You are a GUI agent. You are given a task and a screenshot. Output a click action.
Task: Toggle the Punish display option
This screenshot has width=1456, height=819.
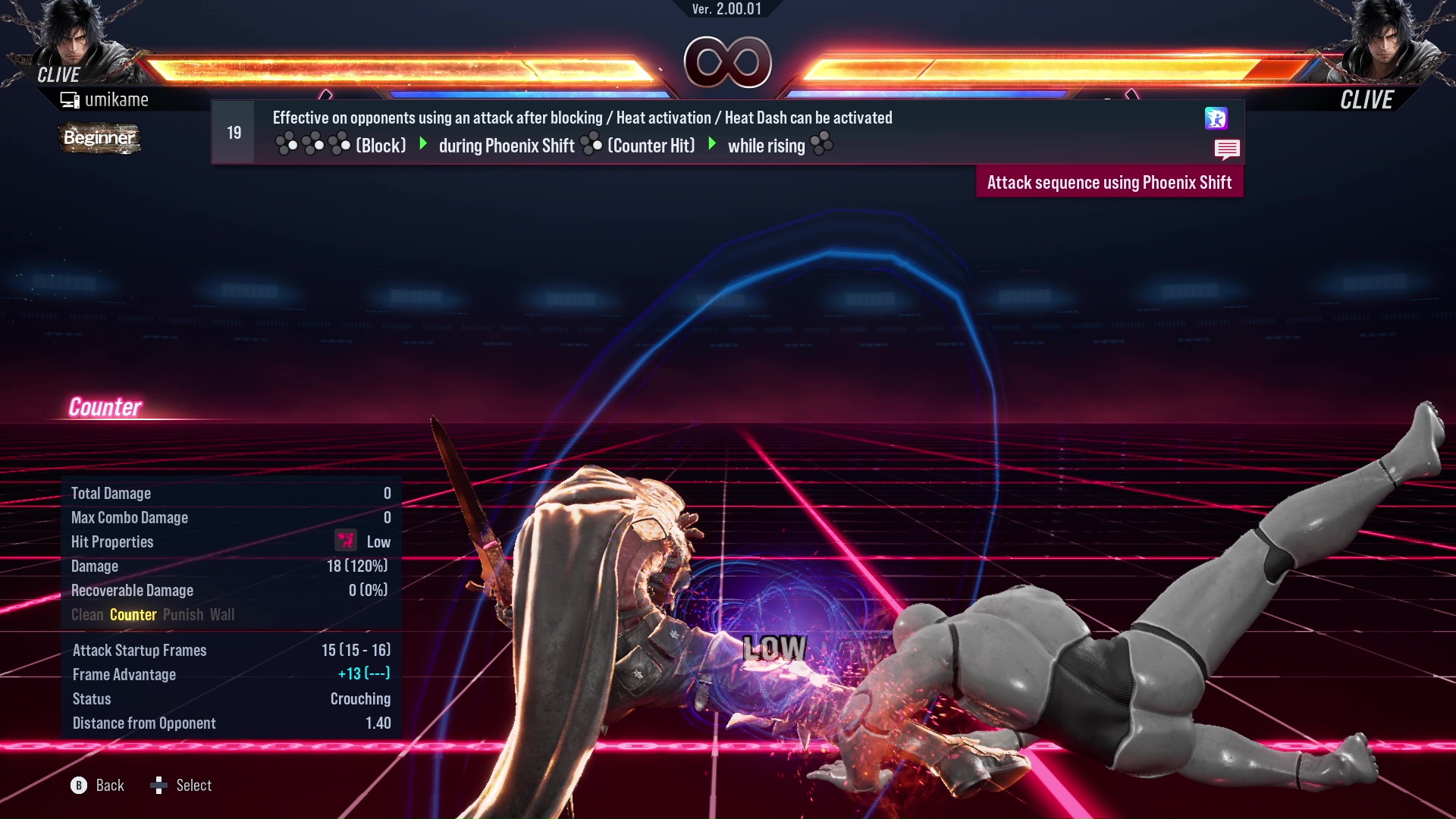click(x=183, y=615)
